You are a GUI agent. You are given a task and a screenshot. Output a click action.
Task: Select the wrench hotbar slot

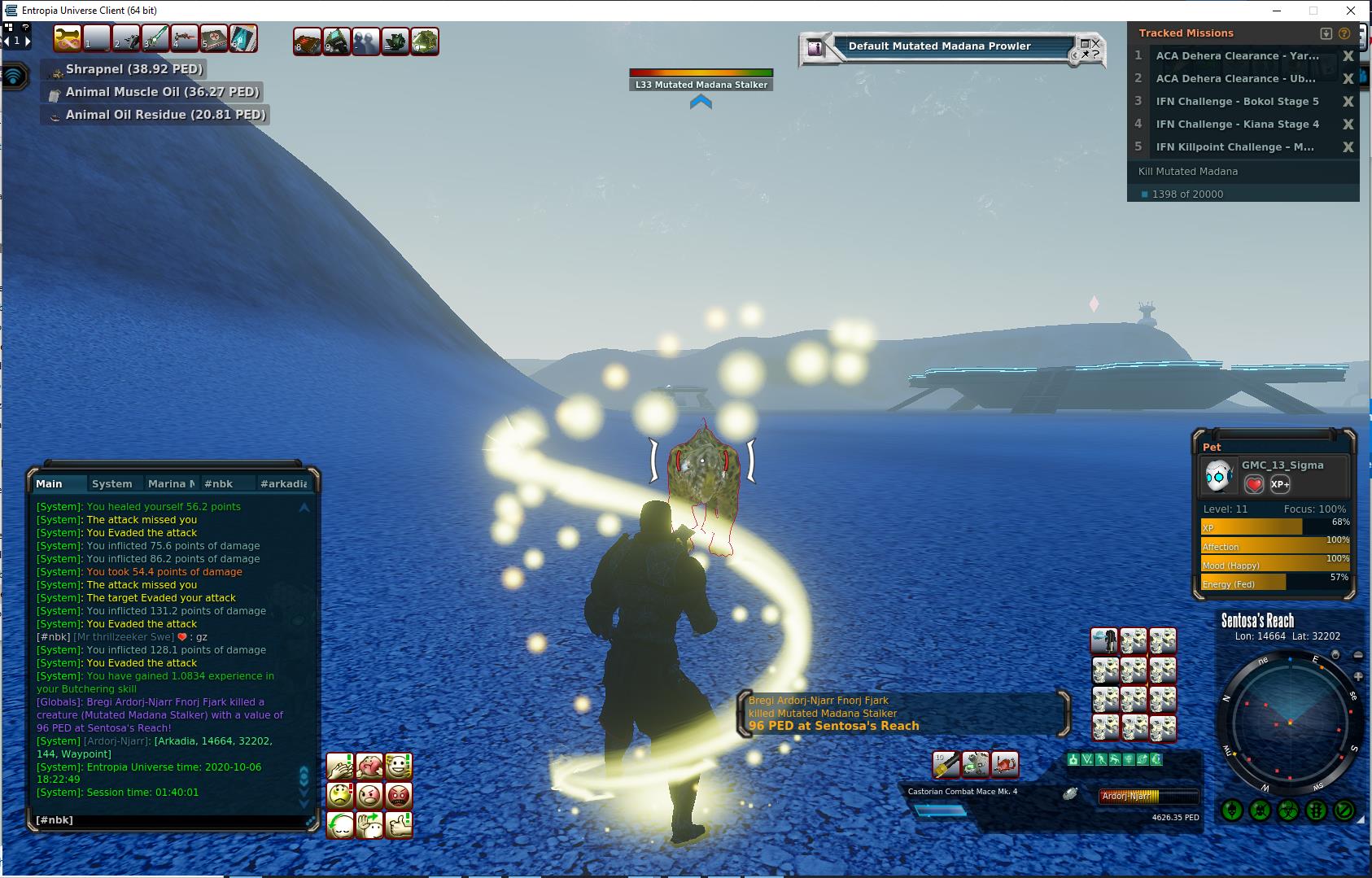point(67,38)
